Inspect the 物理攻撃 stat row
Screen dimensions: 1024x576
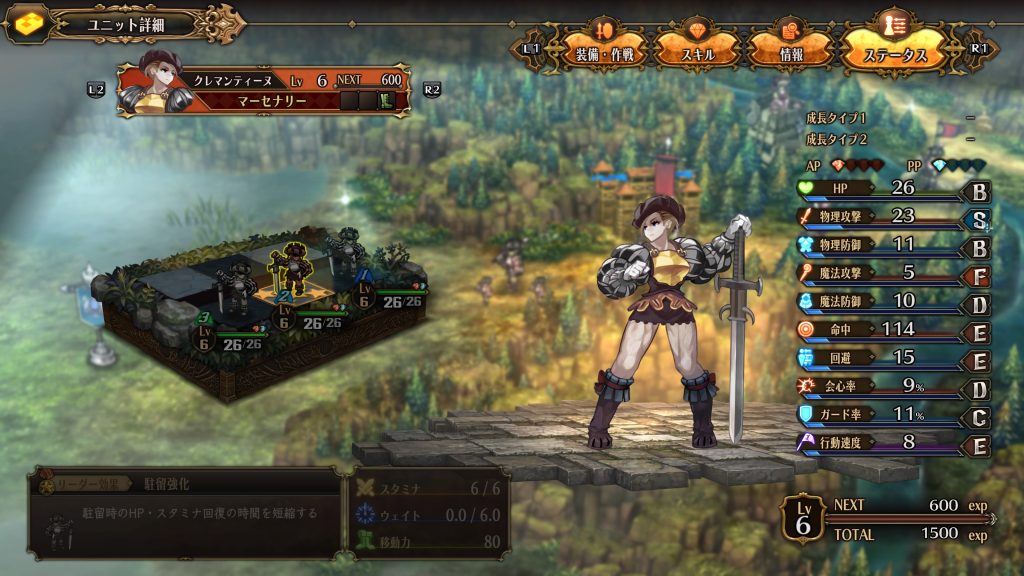coord(880,216)
